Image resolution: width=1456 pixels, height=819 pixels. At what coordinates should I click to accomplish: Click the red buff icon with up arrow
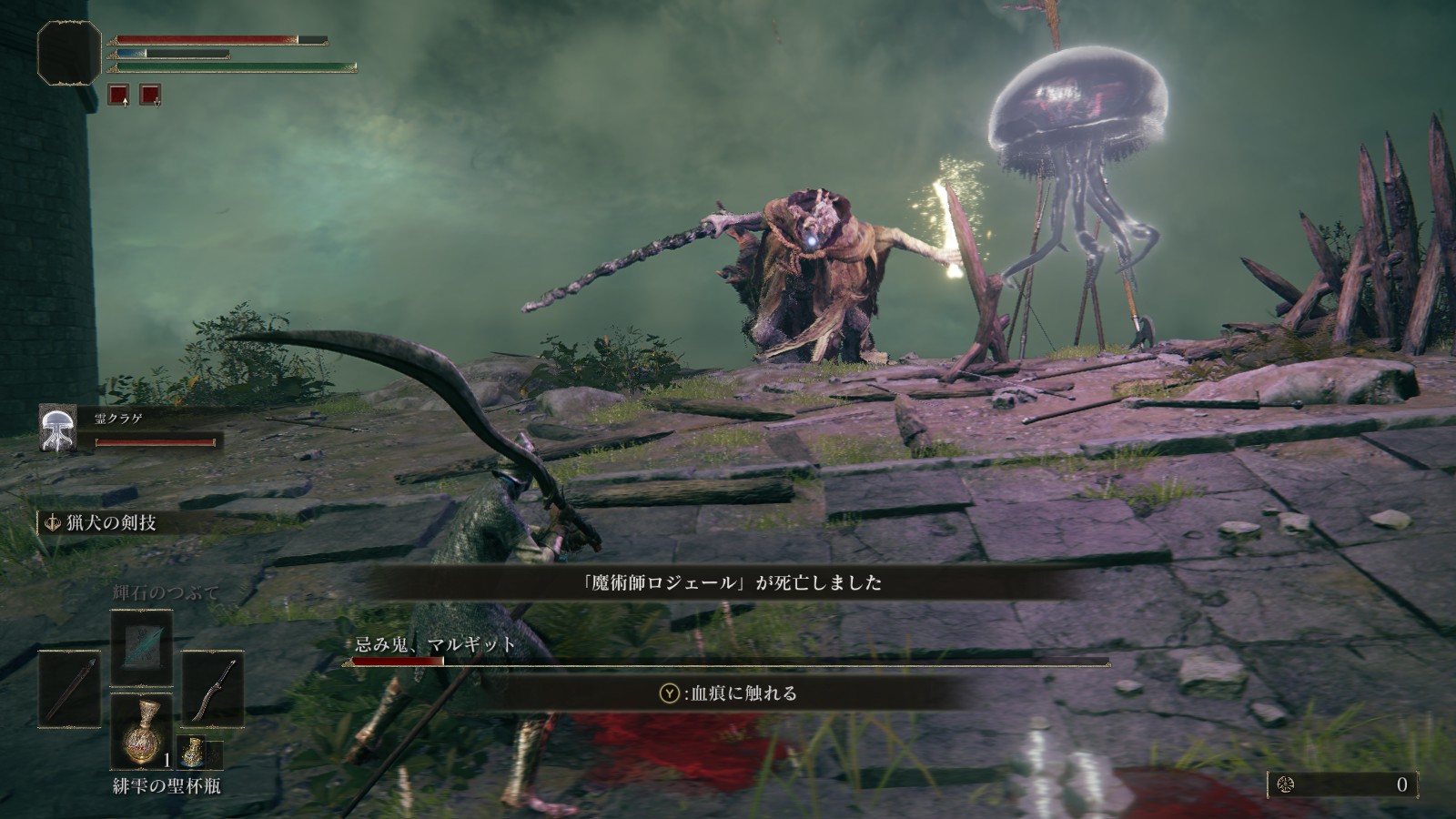coord(118,95)
